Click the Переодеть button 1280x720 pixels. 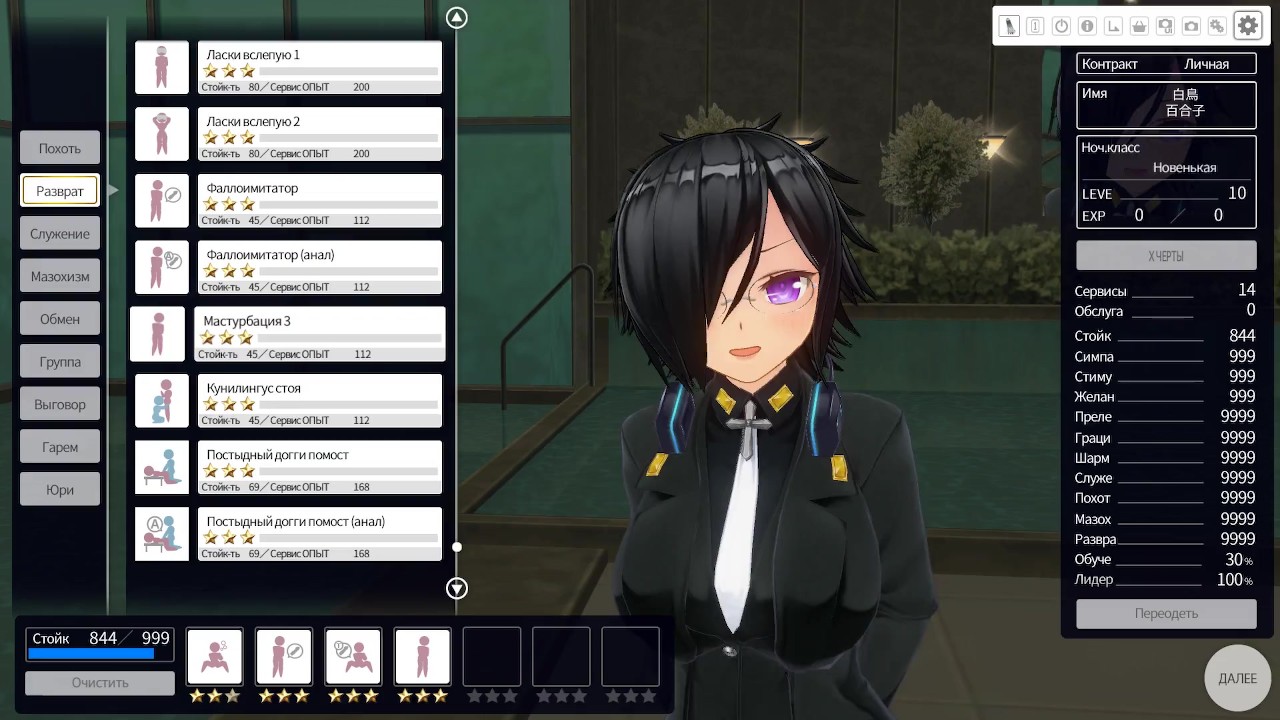pos(1166,613)
